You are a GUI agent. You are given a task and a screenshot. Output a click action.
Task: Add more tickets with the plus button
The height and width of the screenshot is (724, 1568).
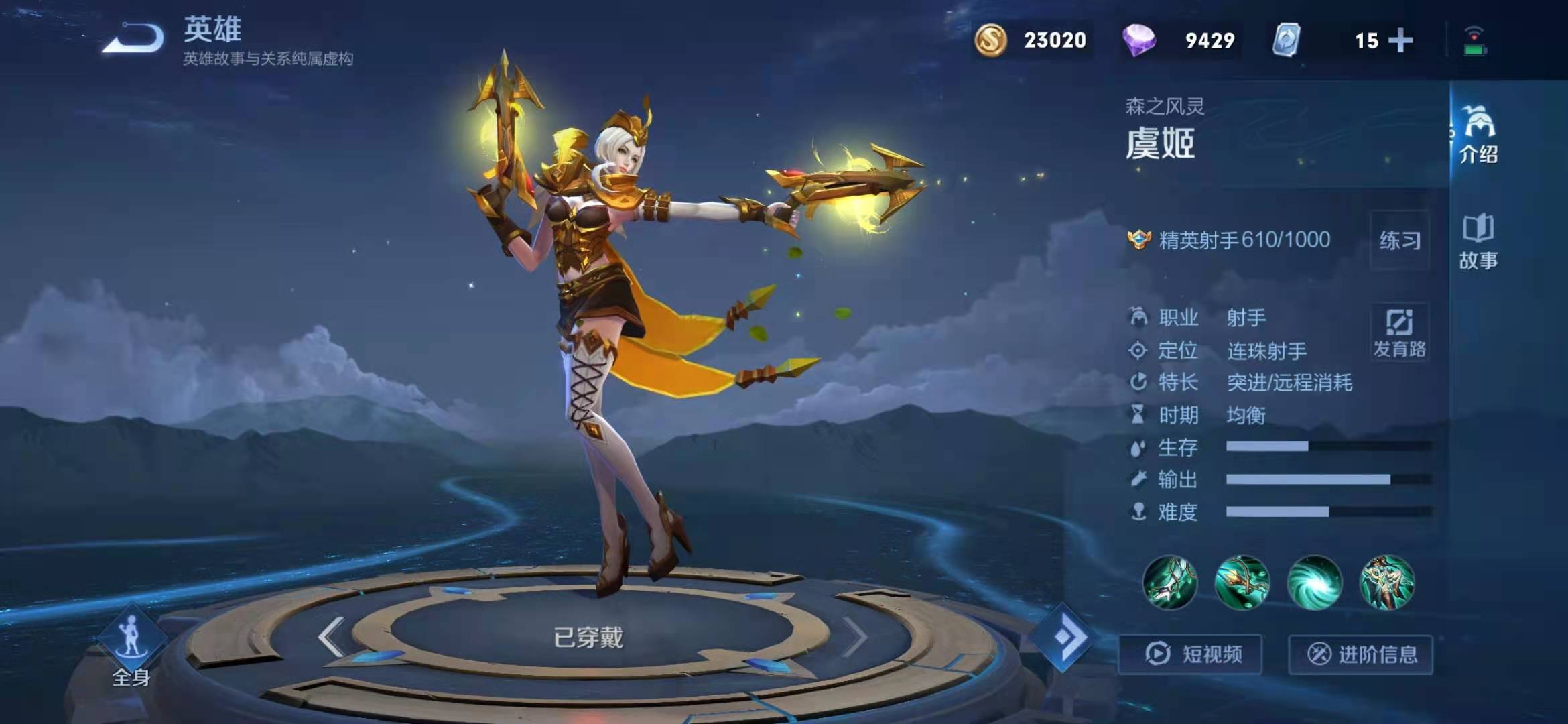coord(1400,41)
